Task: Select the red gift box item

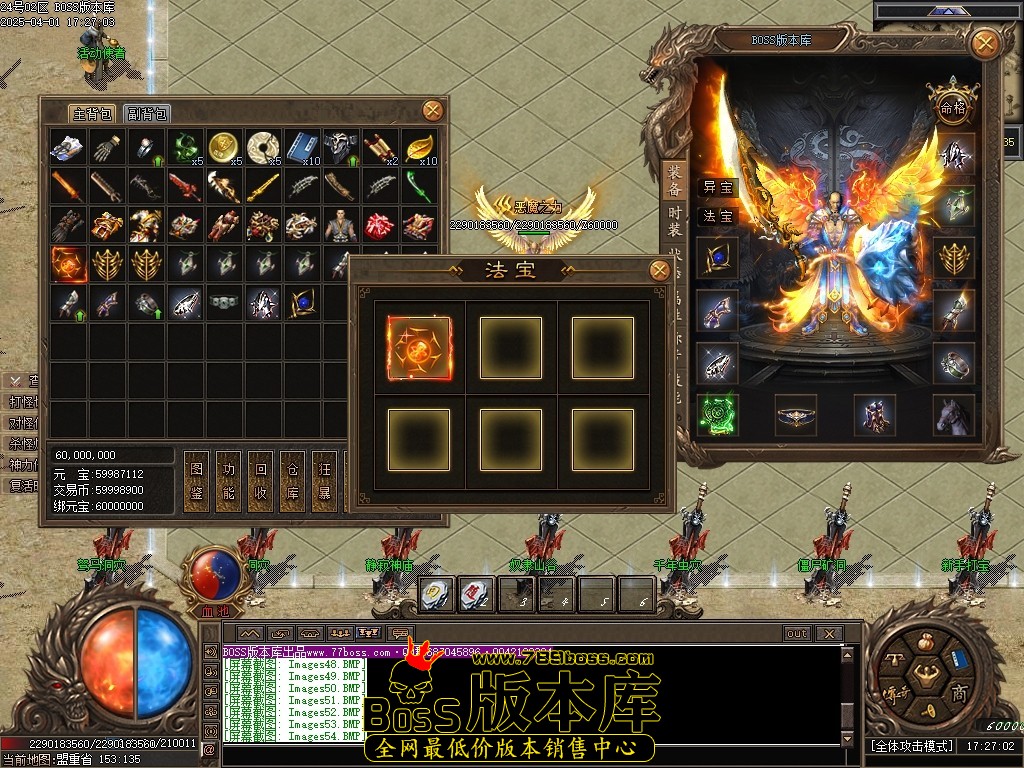Action: 379,225
